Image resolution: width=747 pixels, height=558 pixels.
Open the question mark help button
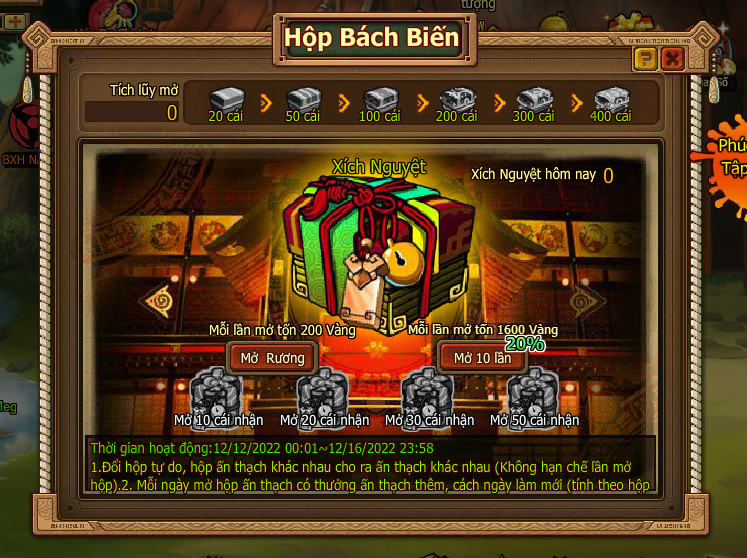click(645, 59)
